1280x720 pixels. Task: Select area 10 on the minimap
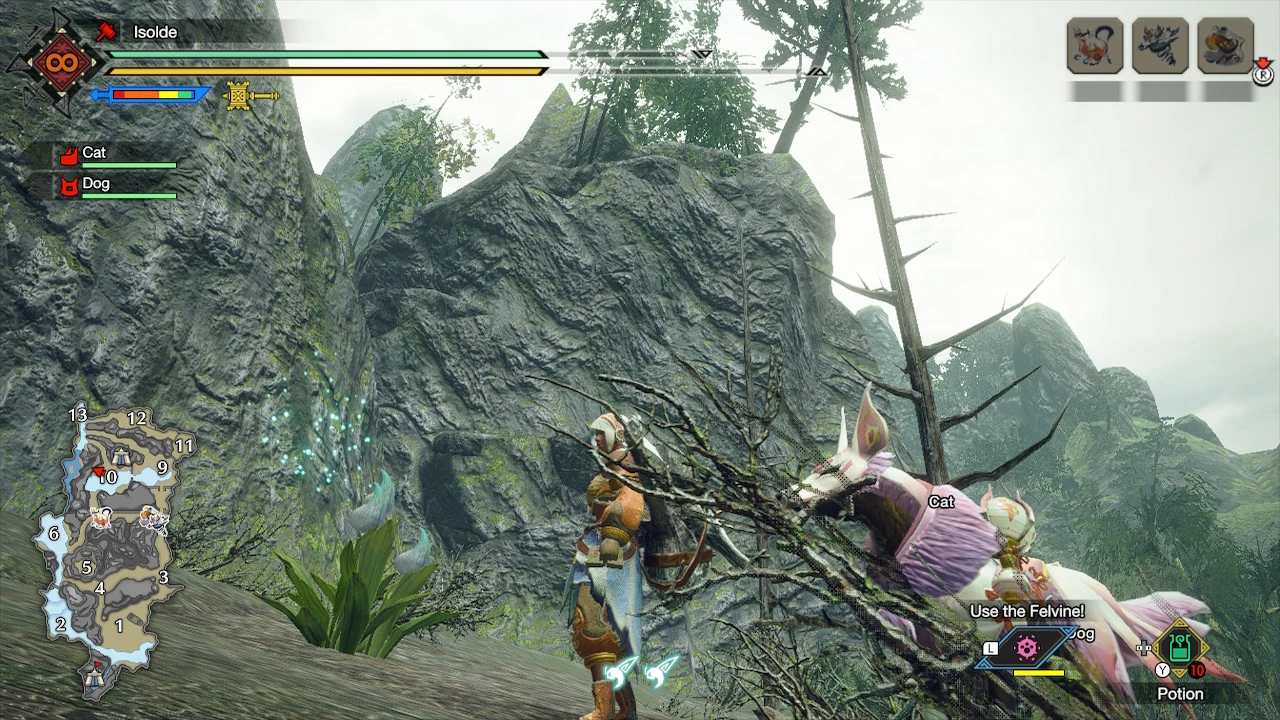pyautogui.click(x=107, y=478)
